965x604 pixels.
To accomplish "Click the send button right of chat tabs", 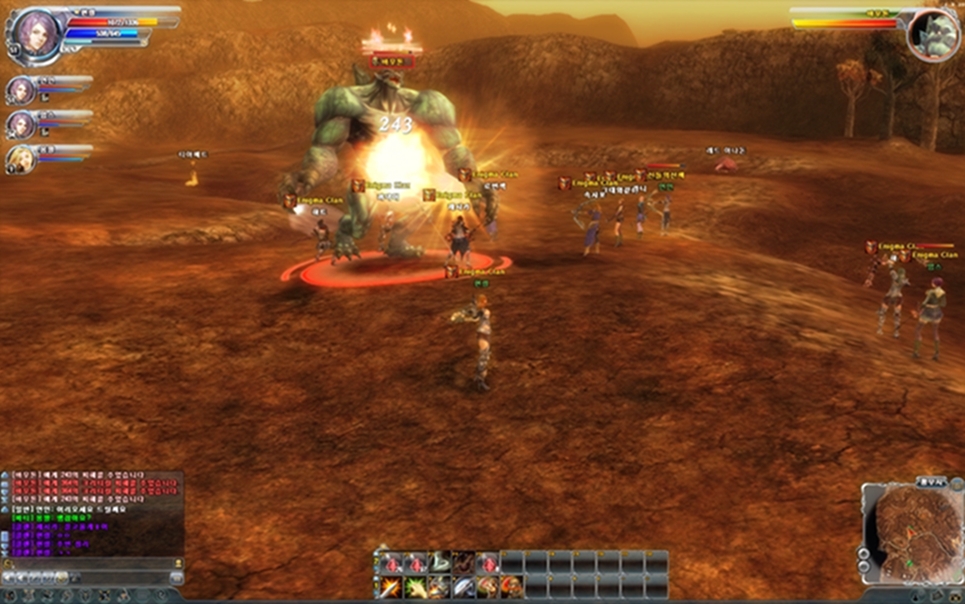I will click(x=177, y=577).
